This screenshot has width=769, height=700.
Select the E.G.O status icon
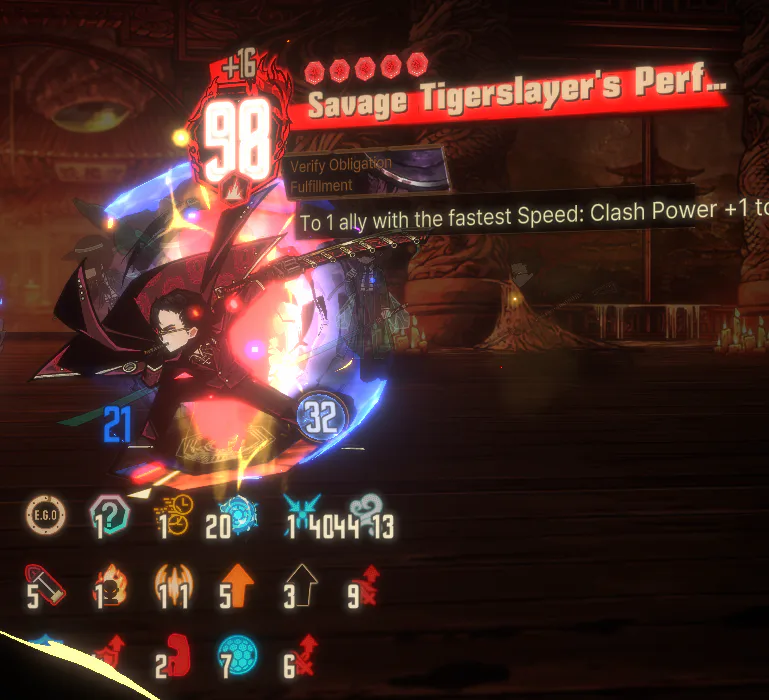point(45,516)
